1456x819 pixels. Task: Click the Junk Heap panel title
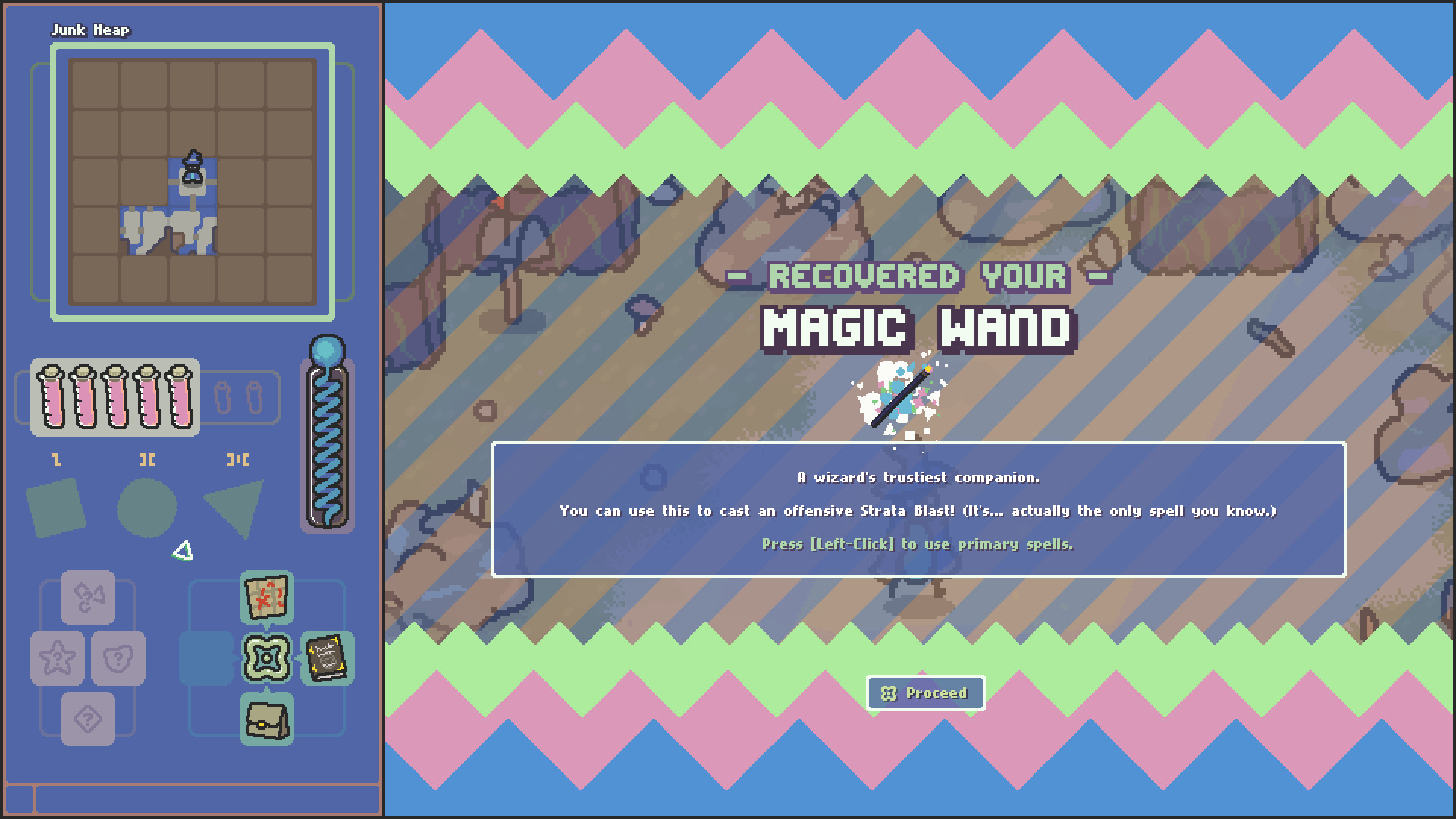pos(91,31)
